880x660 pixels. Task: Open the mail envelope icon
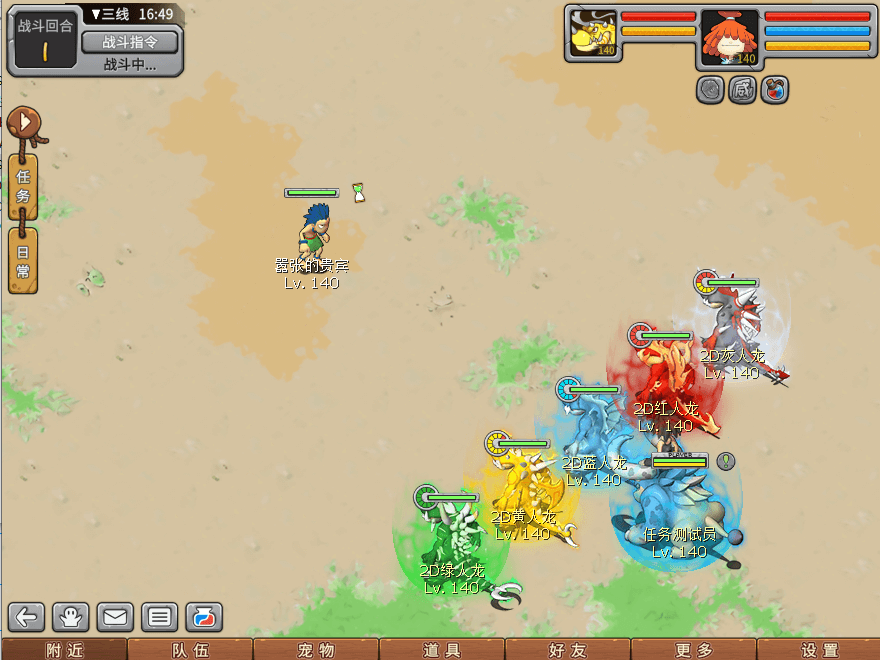click(x=115, y=616)
